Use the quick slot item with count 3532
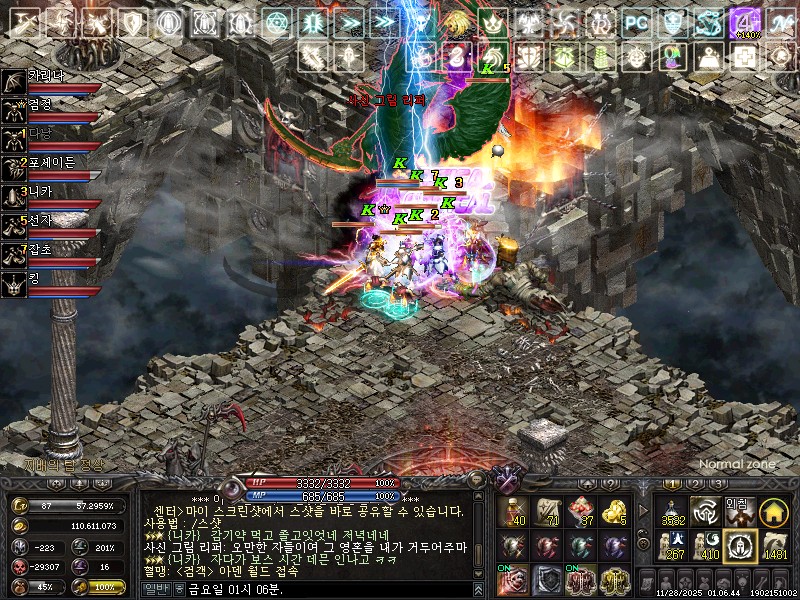 point(671,511)
